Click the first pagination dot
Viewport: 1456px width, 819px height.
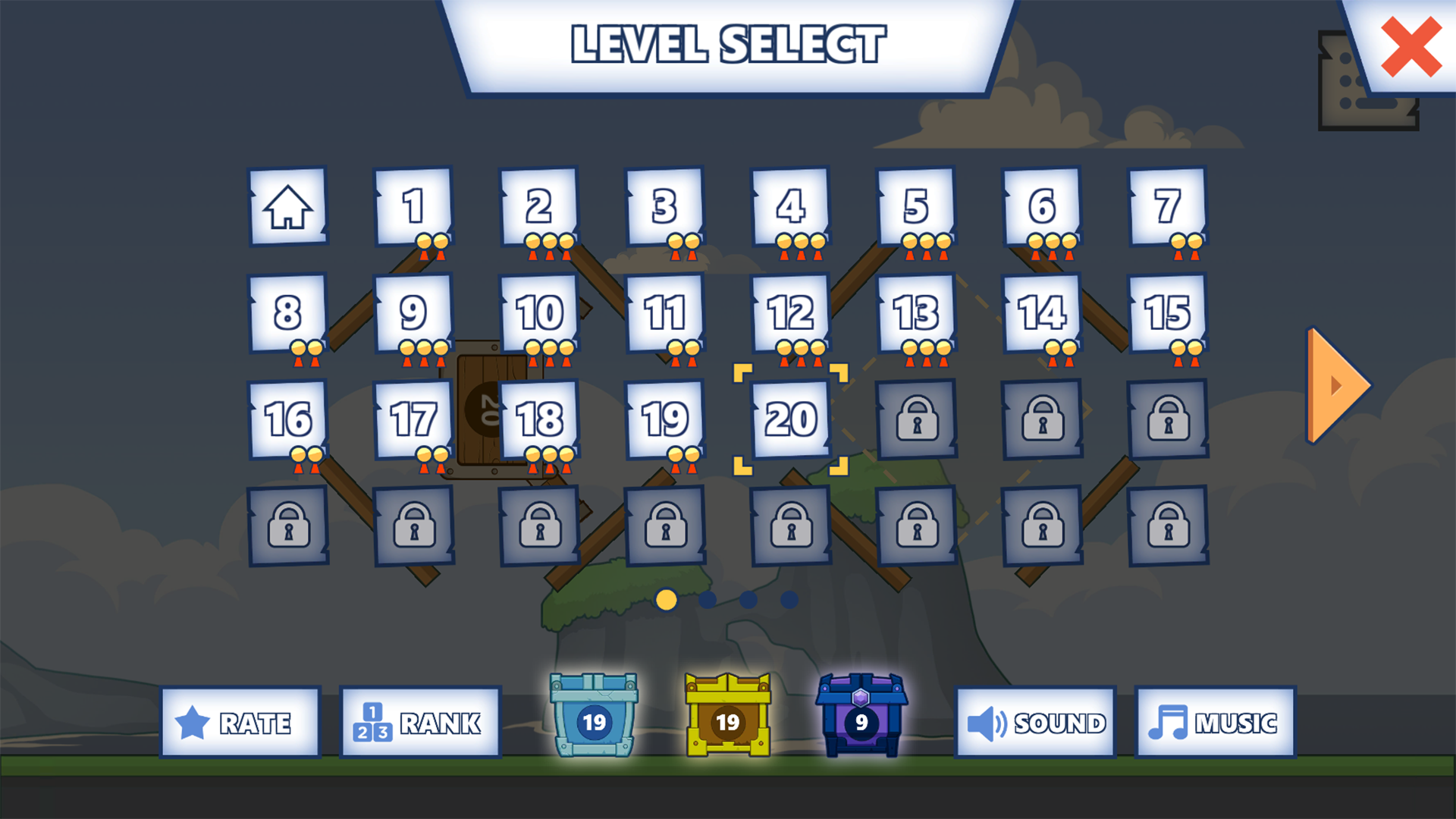click(x=666, y=601)
